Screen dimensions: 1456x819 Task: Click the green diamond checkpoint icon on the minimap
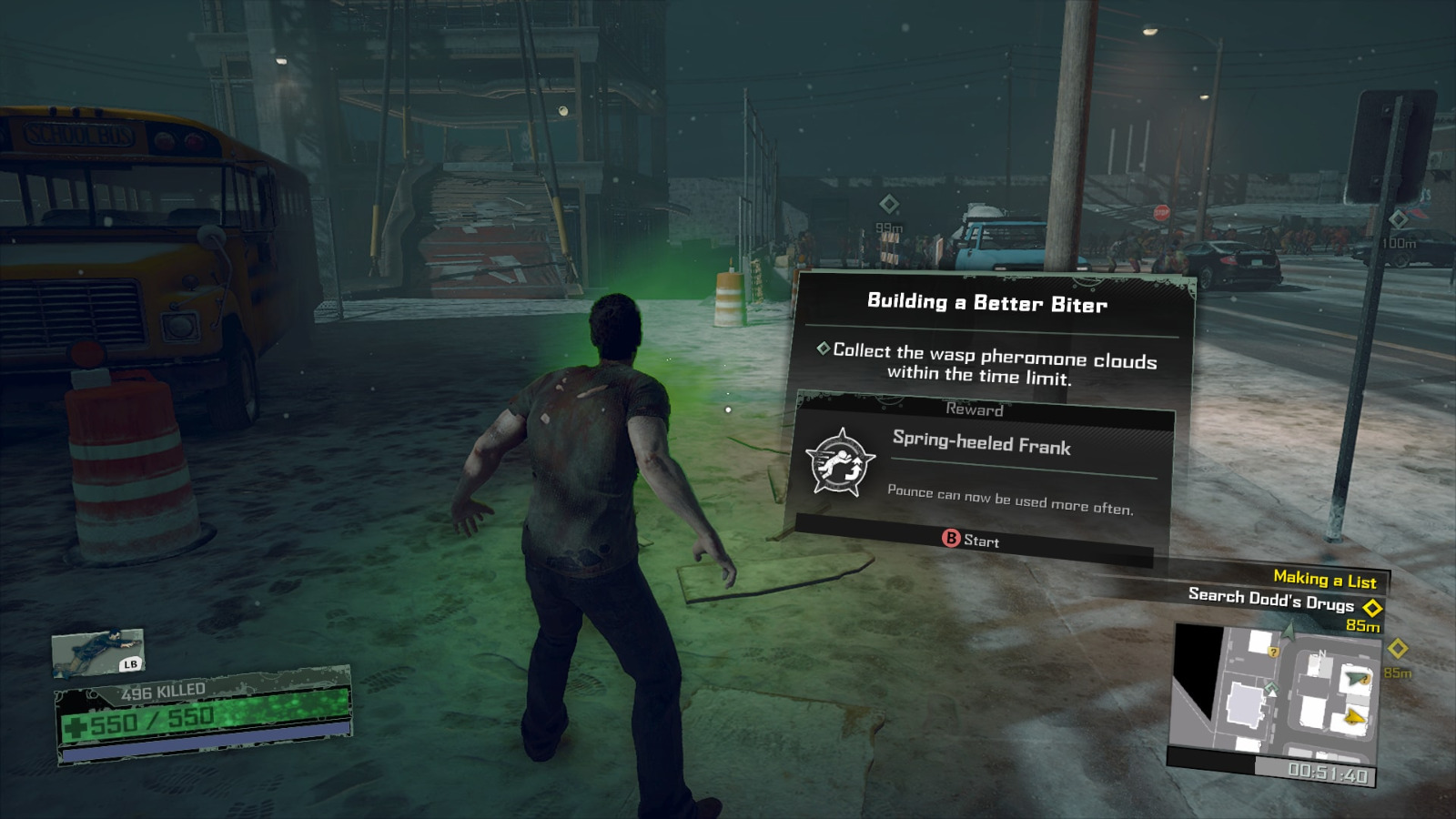tap(1271, 687)
